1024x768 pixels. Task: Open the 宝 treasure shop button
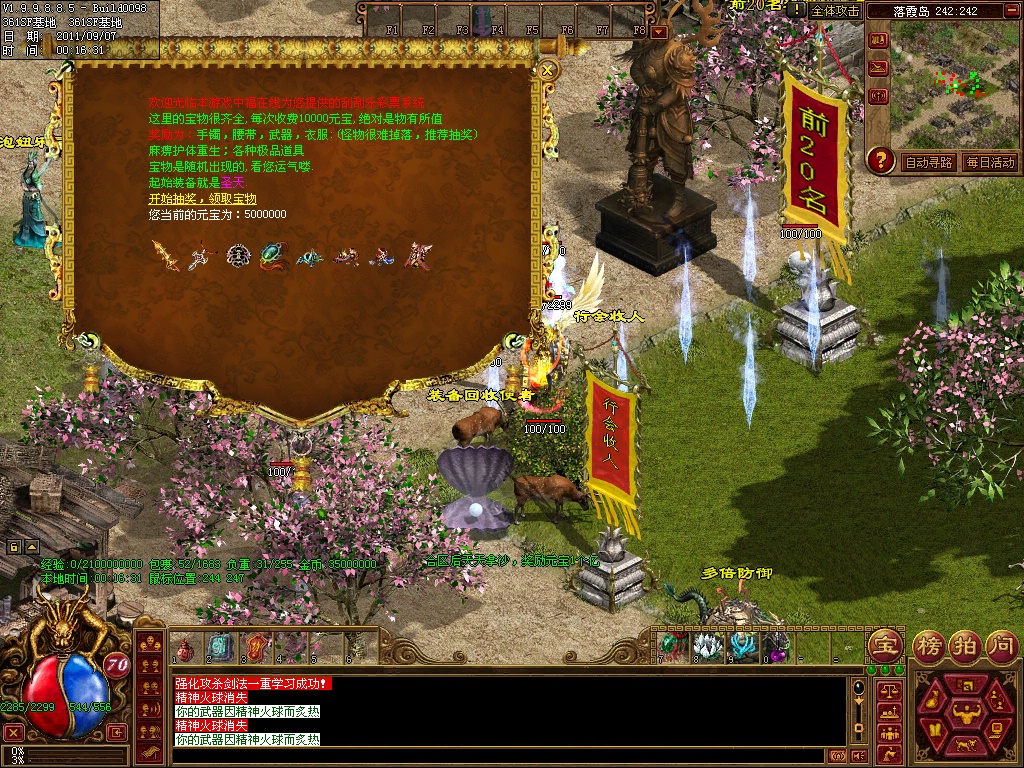(x=884, y=645)
